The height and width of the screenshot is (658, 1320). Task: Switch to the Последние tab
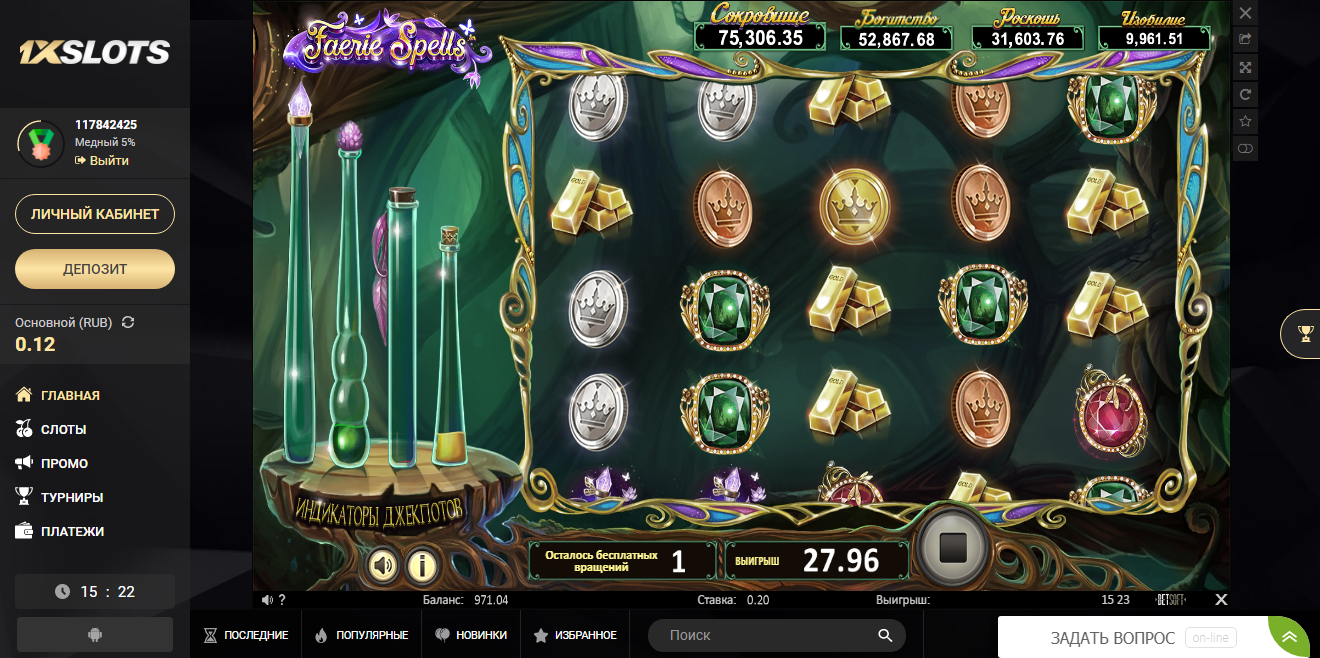point(246,635)
